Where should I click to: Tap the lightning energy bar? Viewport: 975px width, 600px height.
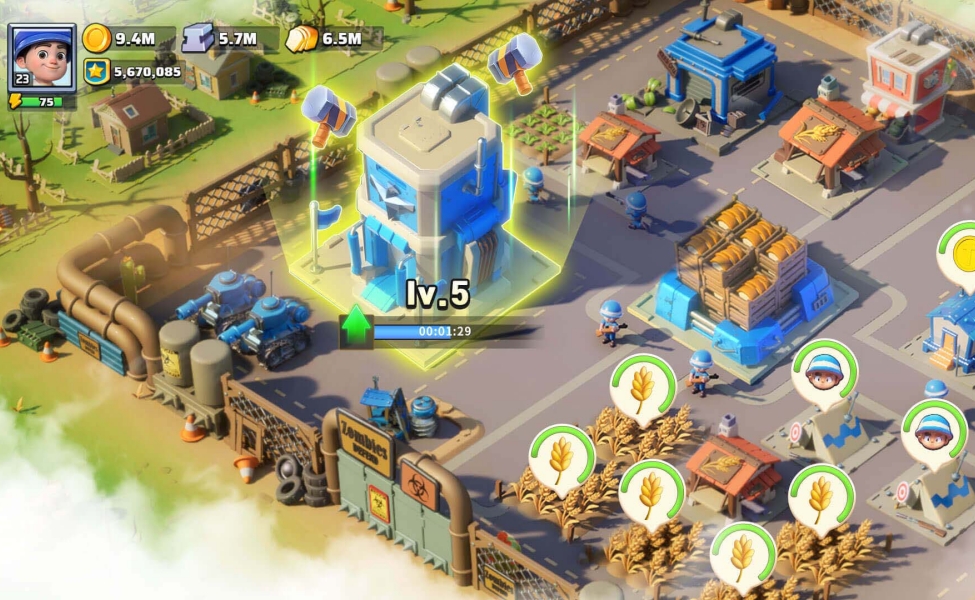click(x=41, y=101)
